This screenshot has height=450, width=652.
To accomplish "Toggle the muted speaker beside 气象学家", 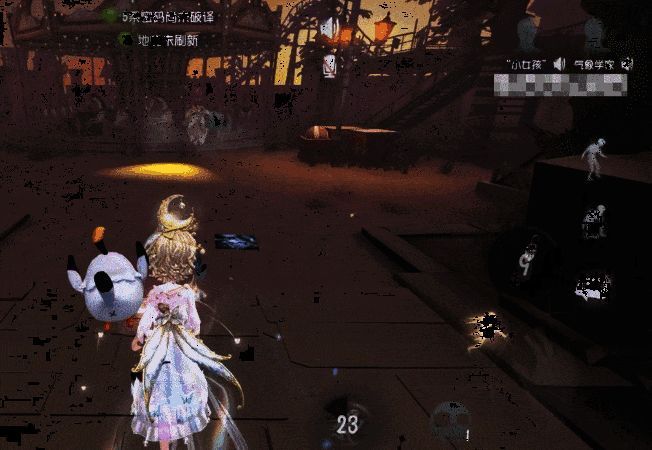I will [627, 63].
